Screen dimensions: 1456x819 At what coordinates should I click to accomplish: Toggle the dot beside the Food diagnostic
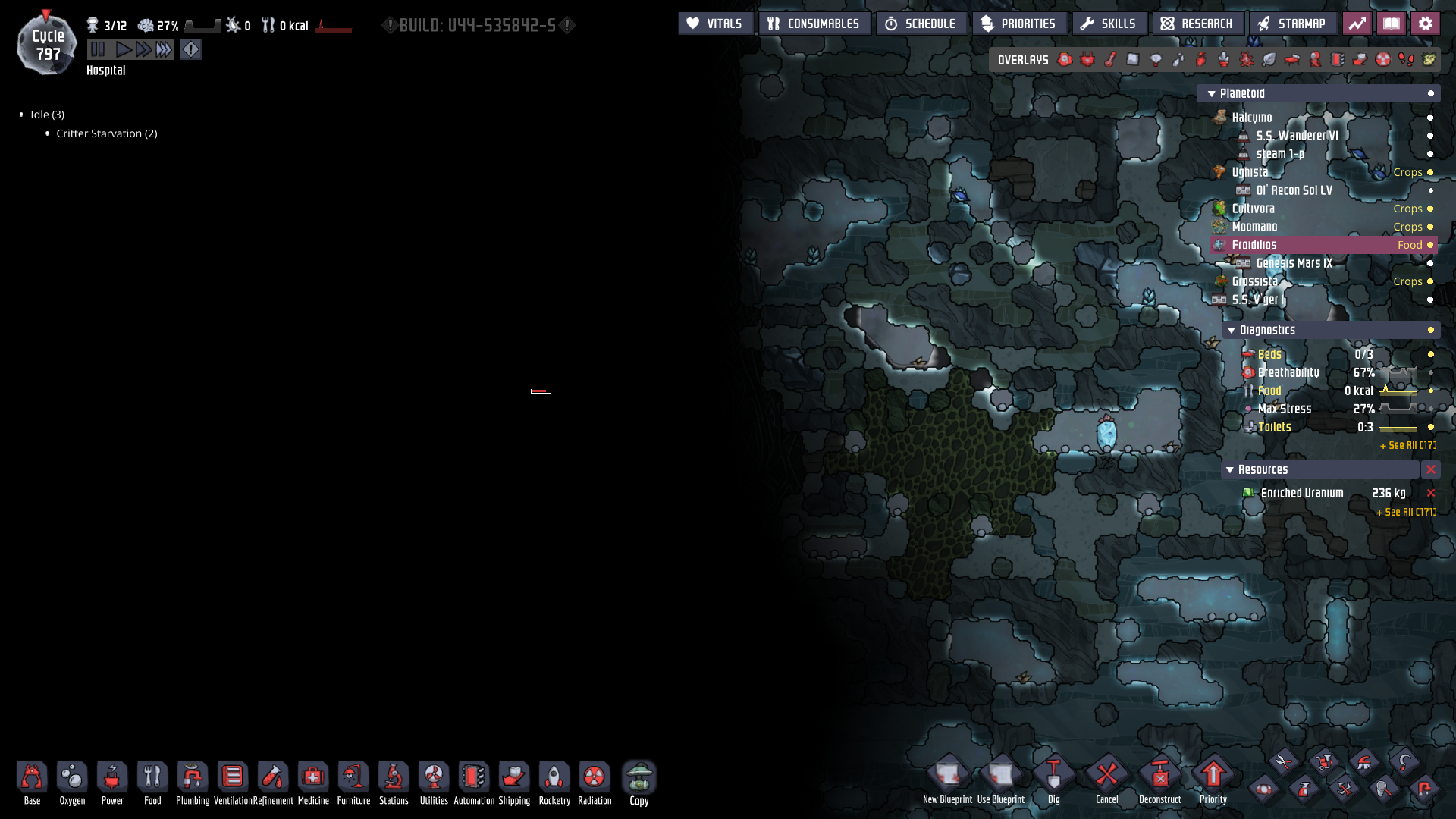[x=1430, y=391]
